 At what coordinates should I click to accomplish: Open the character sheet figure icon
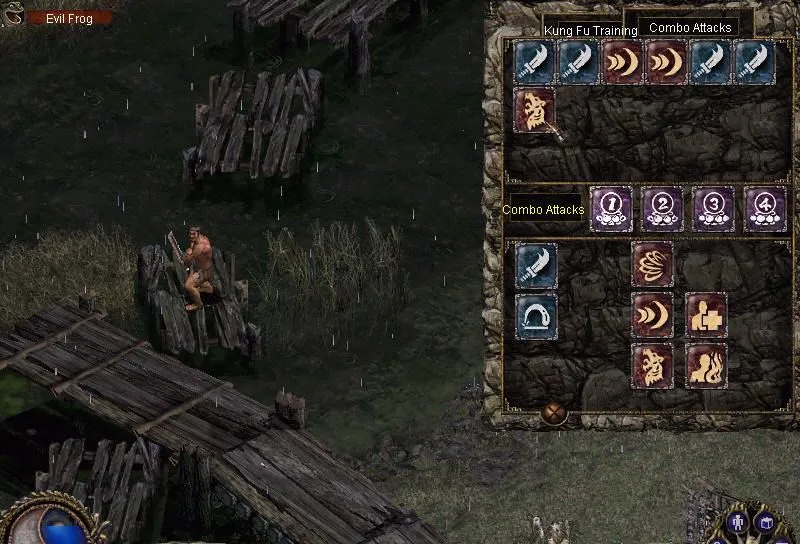click(738, 522)
